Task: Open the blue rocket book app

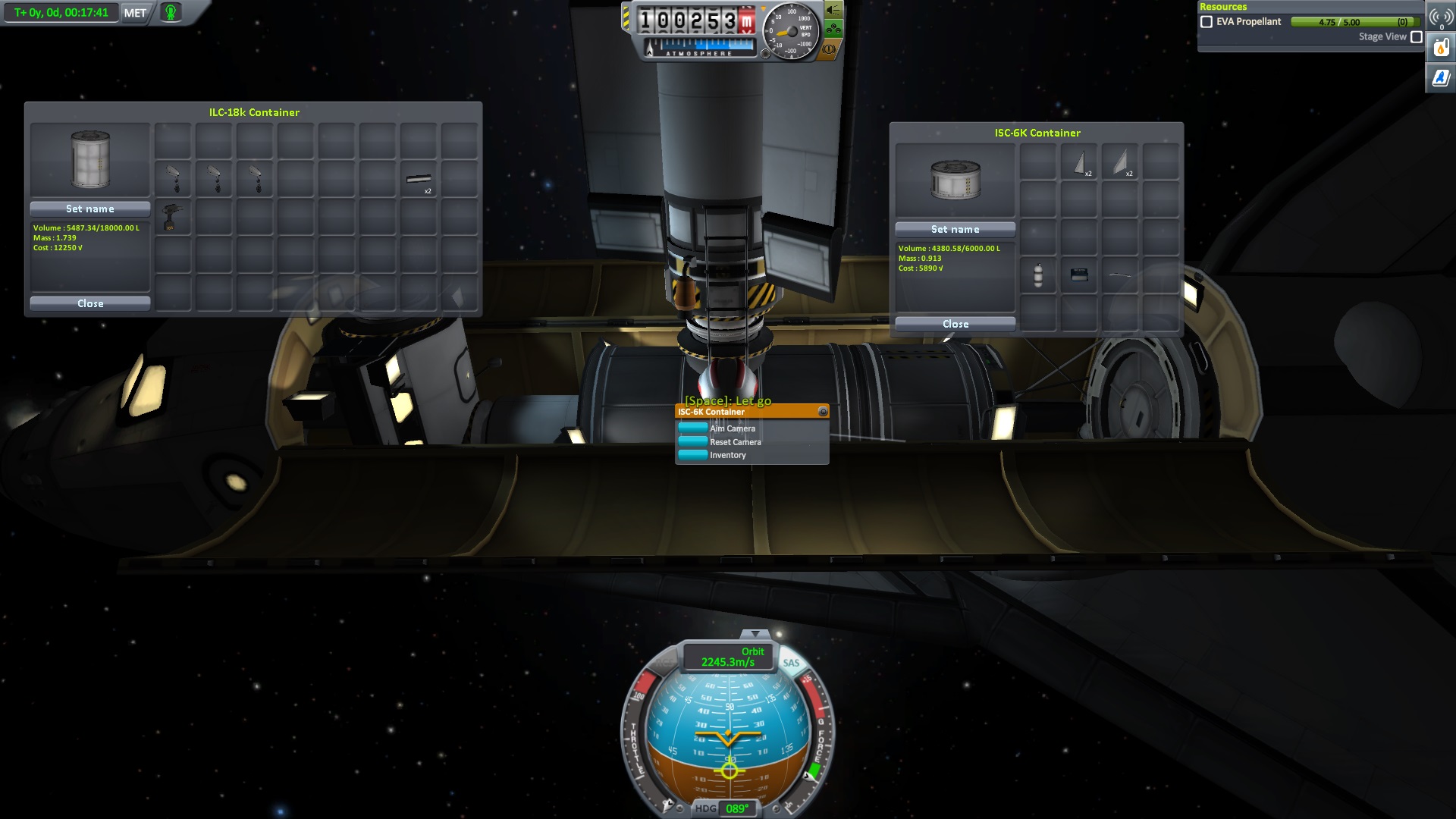Action: pos(1441,77)
